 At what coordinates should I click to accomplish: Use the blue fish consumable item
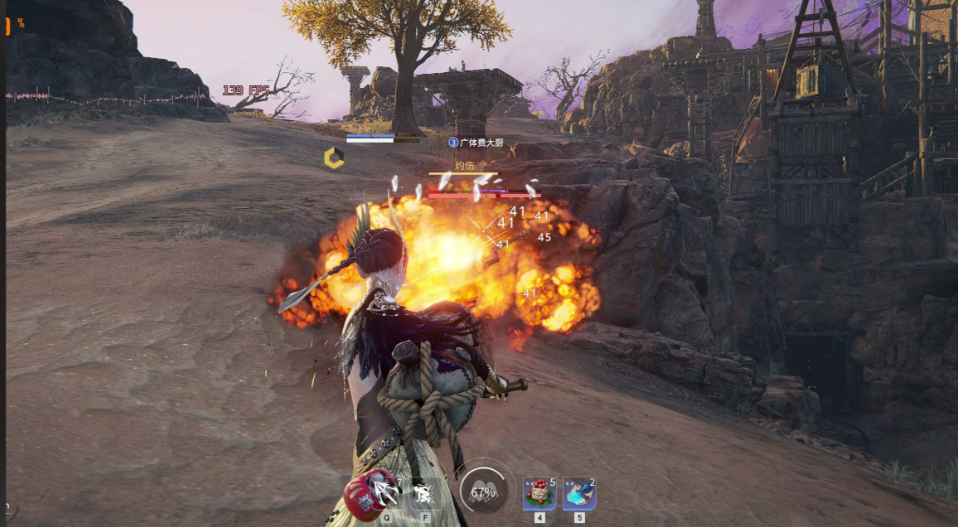(x=579, y=493)
